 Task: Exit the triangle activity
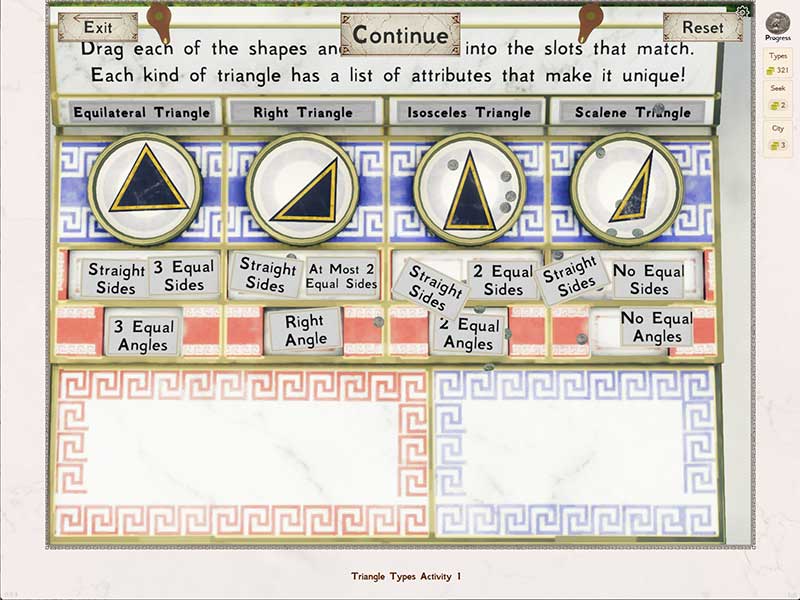(x=98, y=27)
